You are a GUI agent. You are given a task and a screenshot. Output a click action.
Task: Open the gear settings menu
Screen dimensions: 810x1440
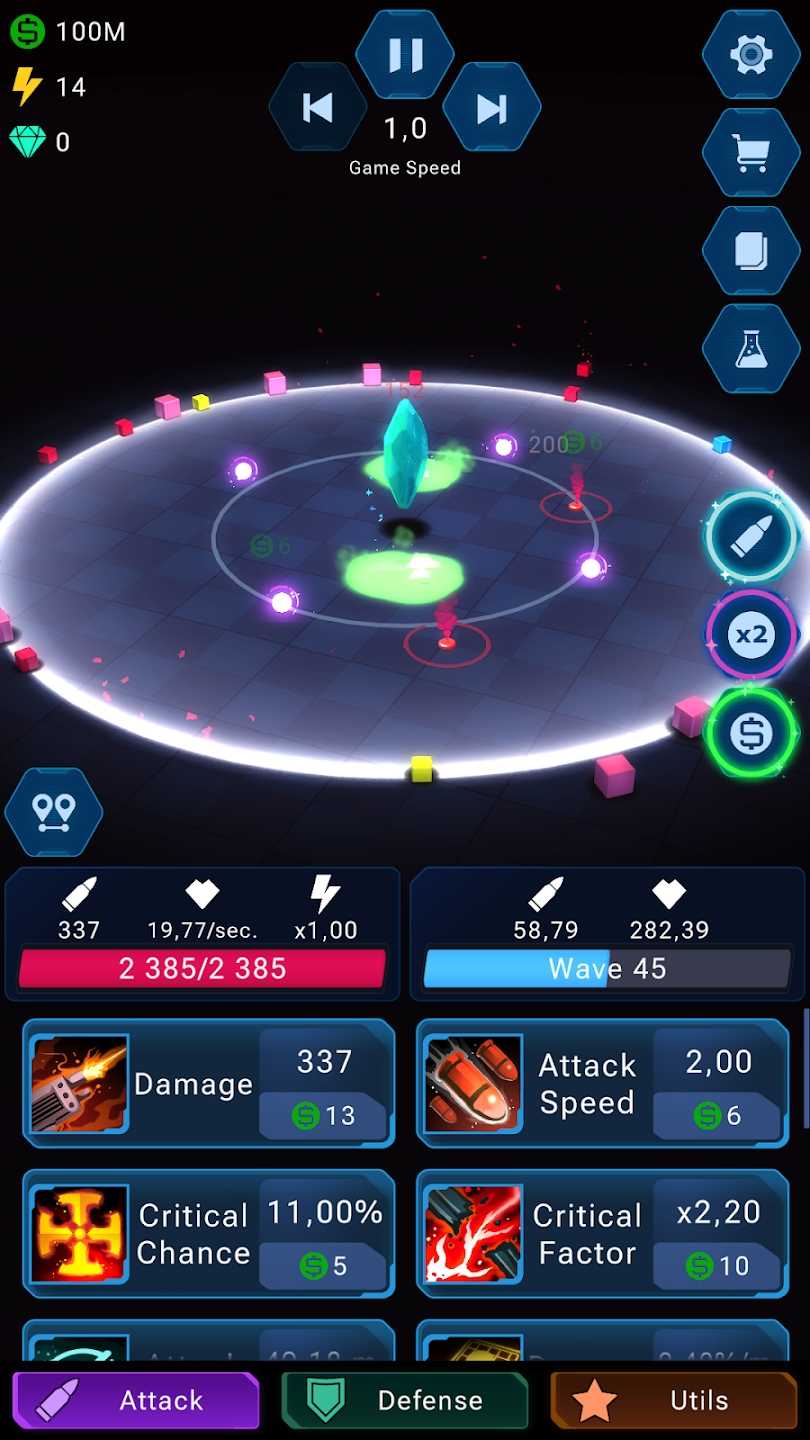[751, 55]
